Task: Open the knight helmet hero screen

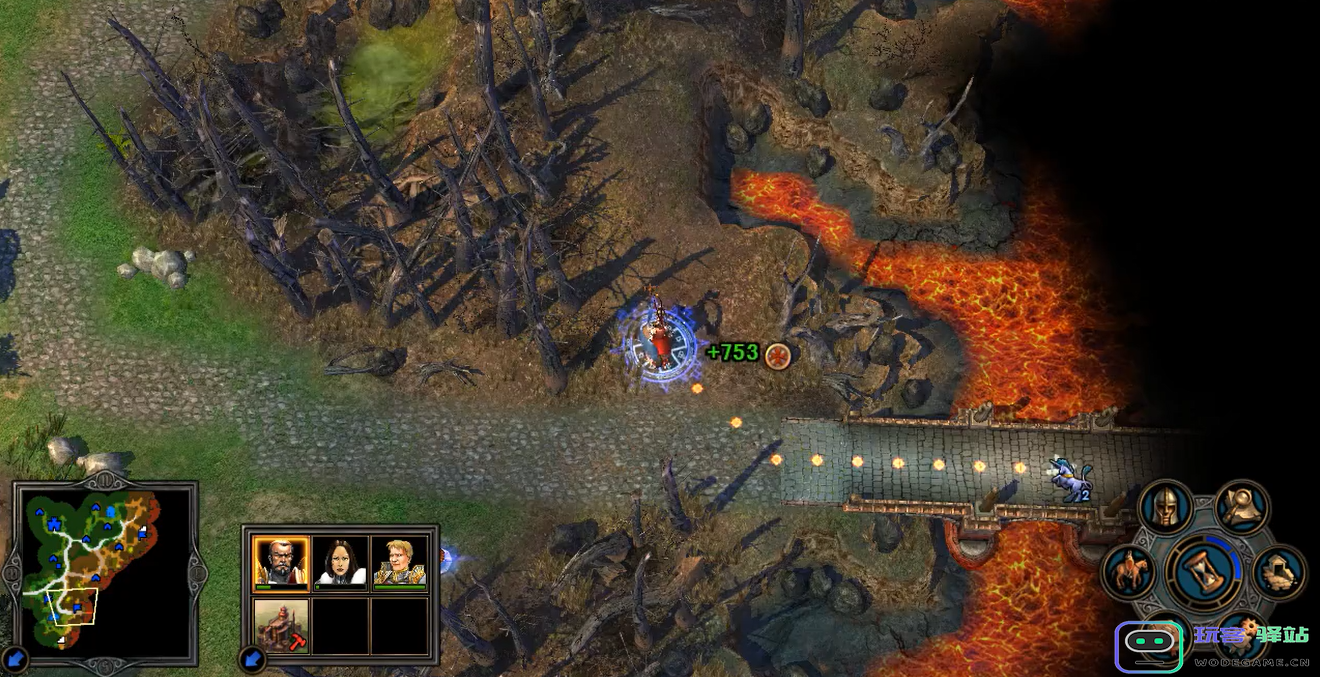Action: tap(1165, 508)
